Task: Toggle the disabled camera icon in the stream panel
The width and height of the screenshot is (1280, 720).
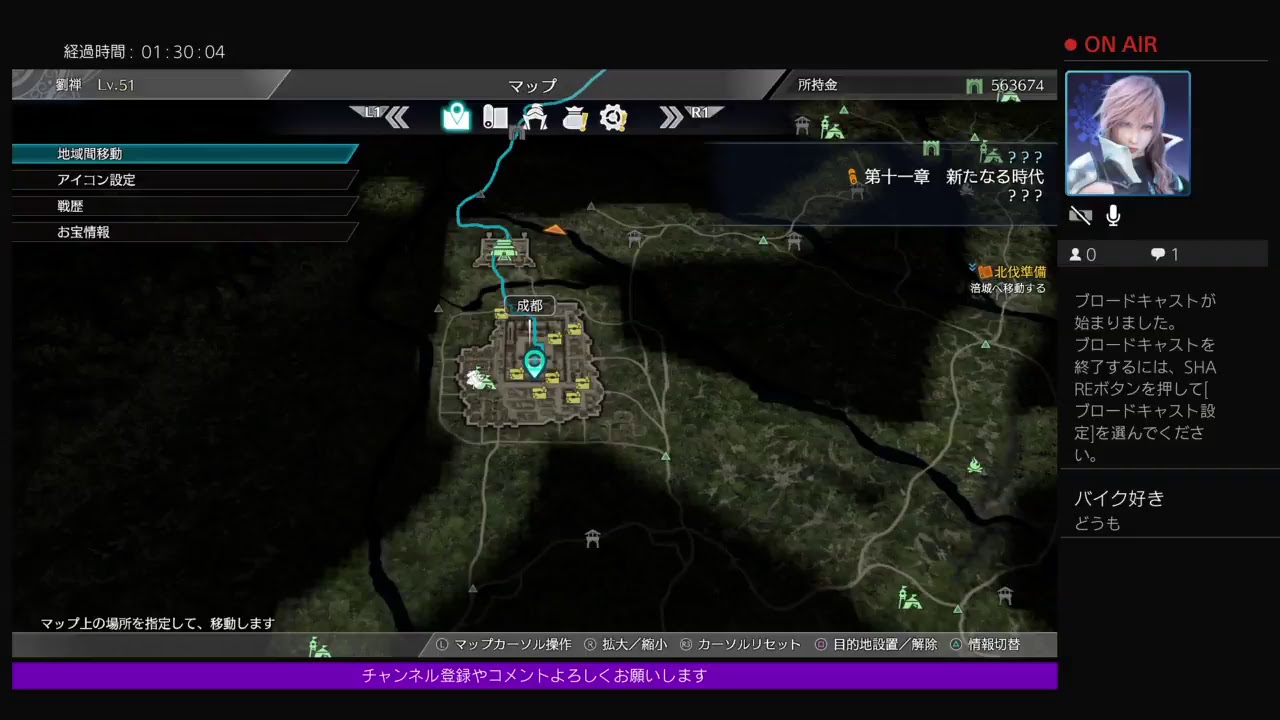Action: tap(1080, 215)
